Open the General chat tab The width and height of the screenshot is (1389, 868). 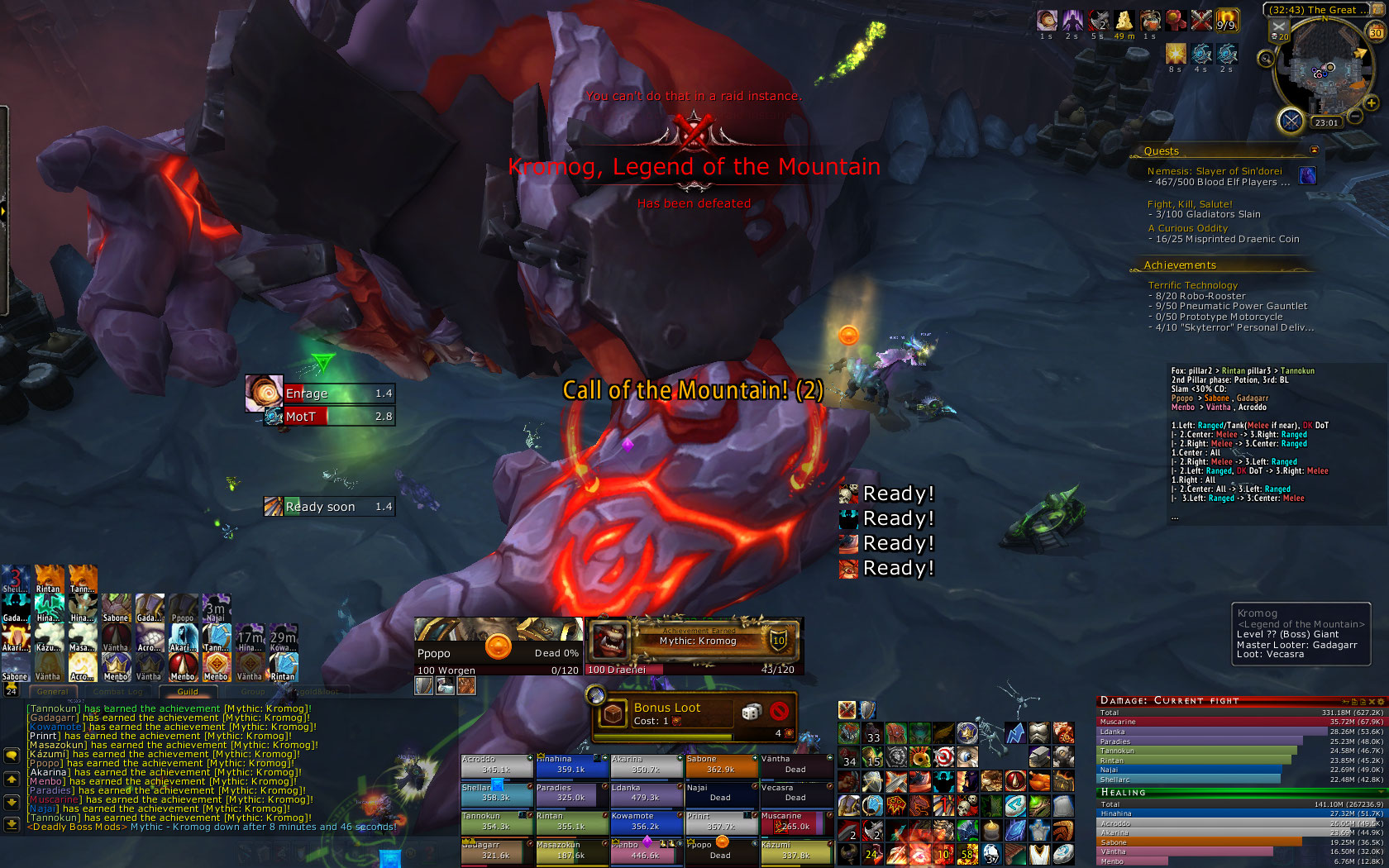[53, 692]
